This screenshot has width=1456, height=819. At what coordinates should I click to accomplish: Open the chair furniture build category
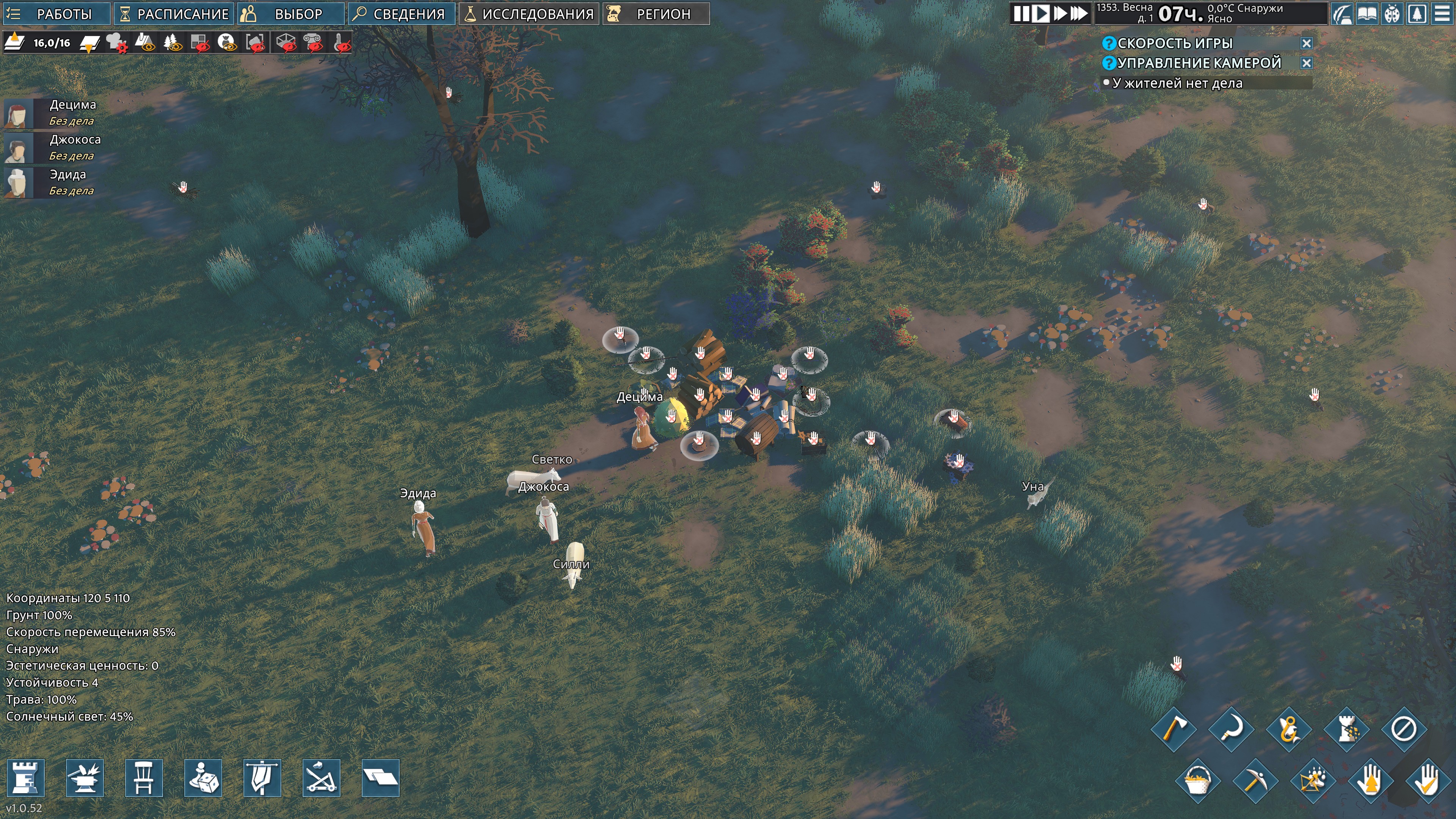(x=144, y=778)
